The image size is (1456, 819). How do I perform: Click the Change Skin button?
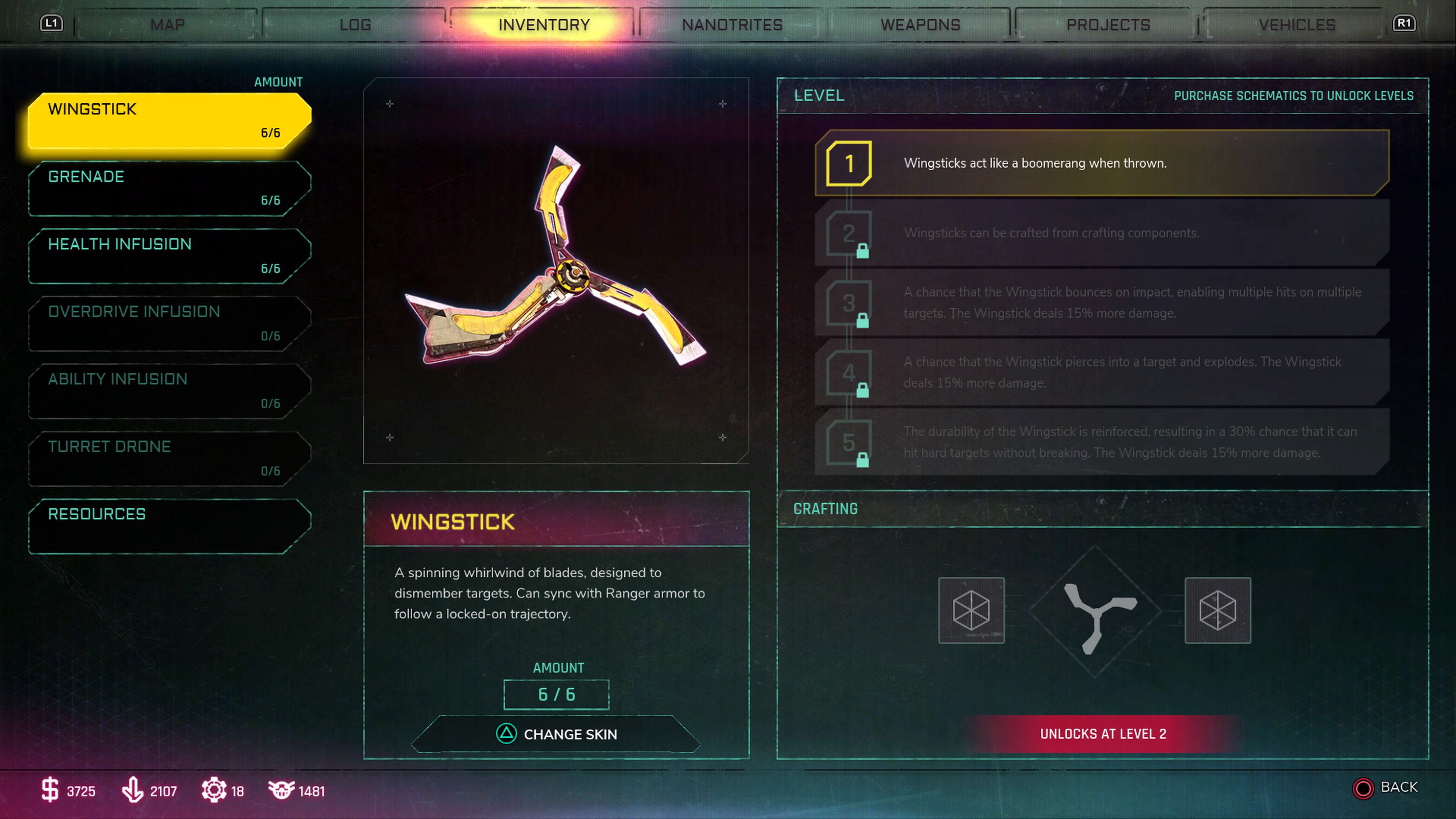557,734
